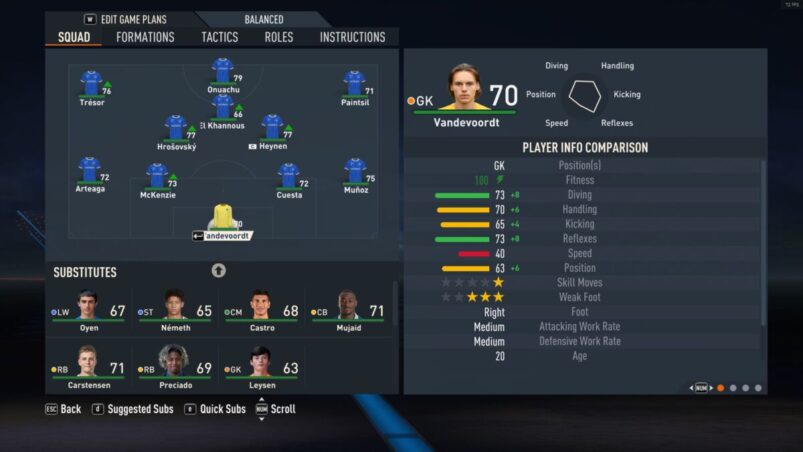Select midfielder El Khannous
Viewport: 803px width, 452px height.
(223, 108)
